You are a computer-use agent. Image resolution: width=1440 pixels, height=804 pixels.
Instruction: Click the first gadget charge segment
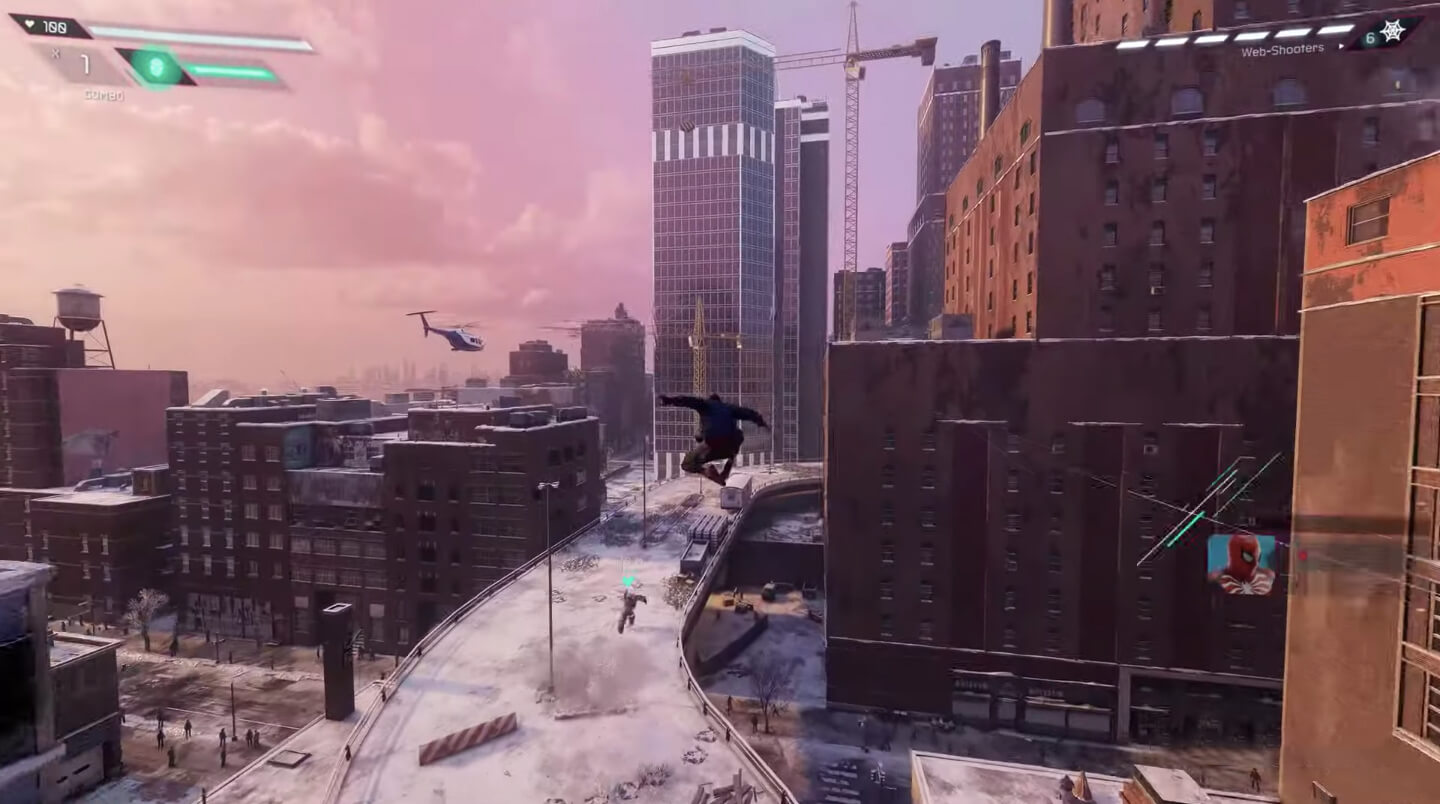1131,44
